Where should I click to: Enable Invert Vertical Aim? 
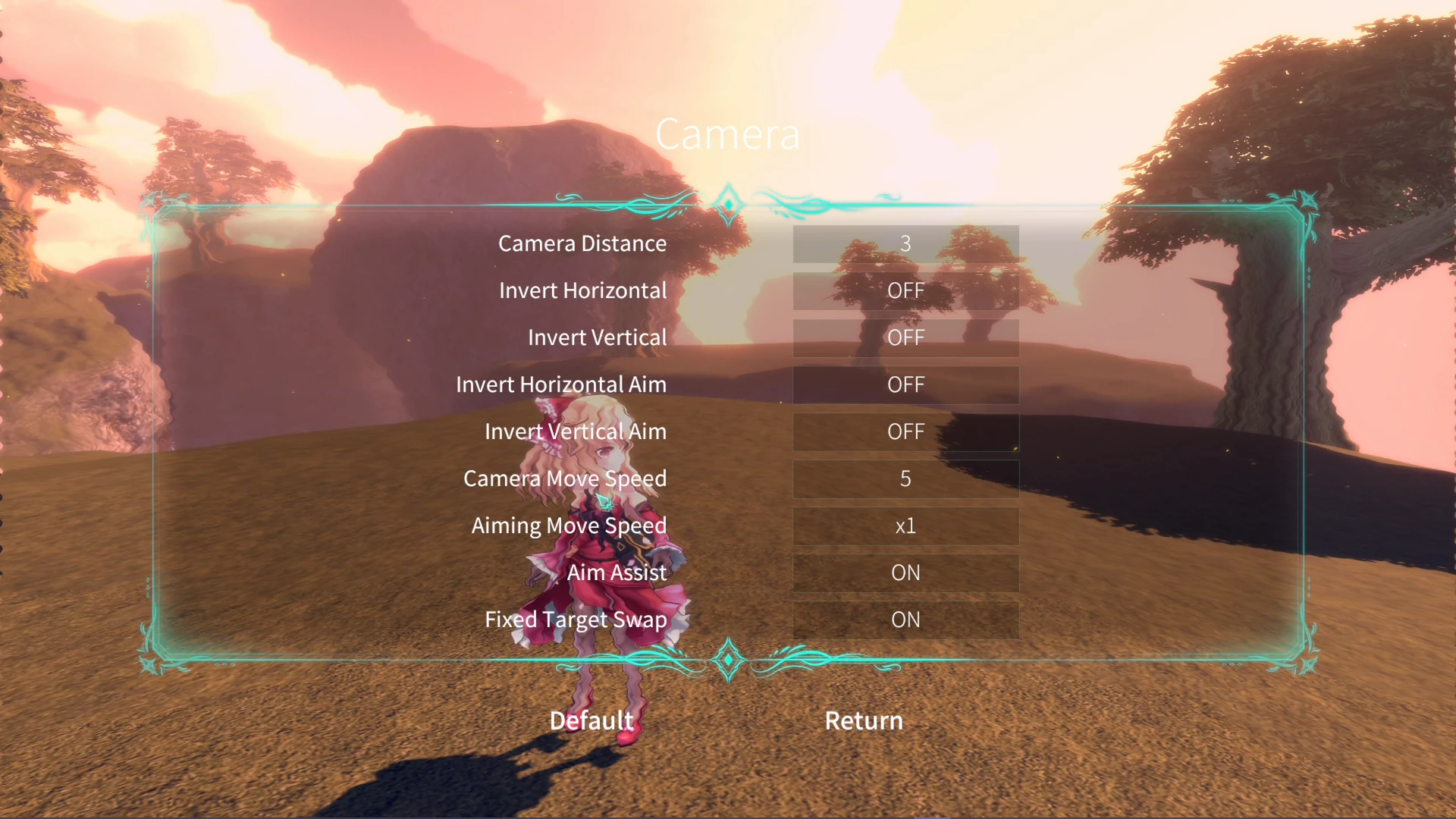pos(905,431)
